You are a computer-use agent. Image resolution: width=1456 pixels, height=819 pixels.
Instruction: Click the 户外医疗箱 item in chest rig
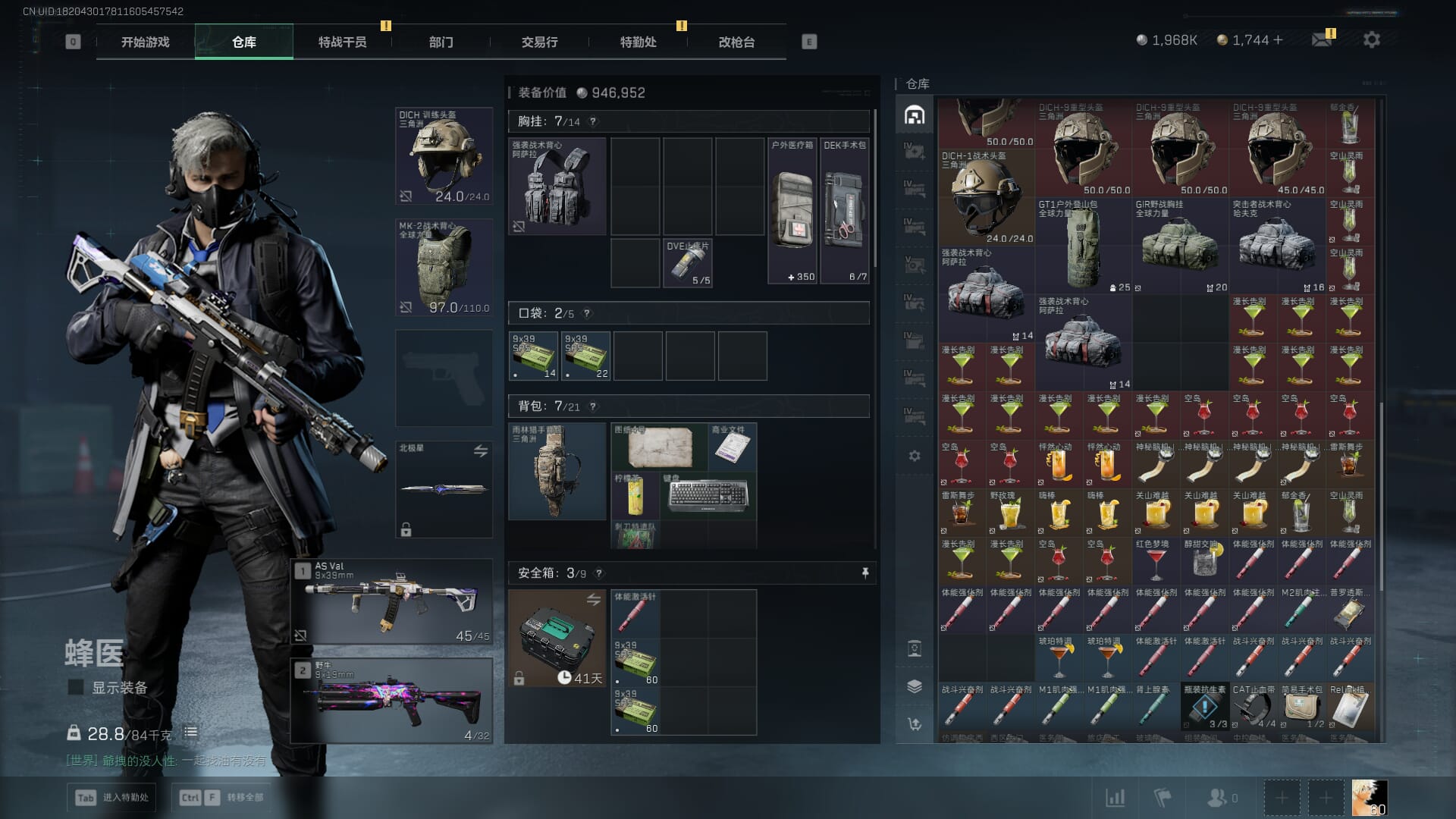tap(792, 211)
